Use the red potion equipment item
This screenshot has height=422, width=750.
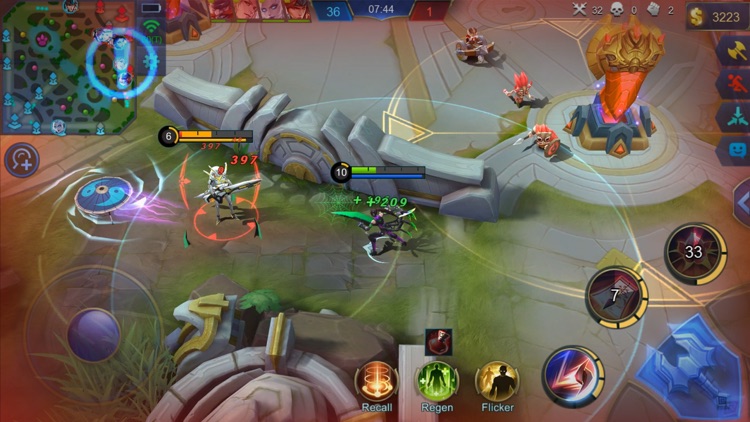point(437,342)
